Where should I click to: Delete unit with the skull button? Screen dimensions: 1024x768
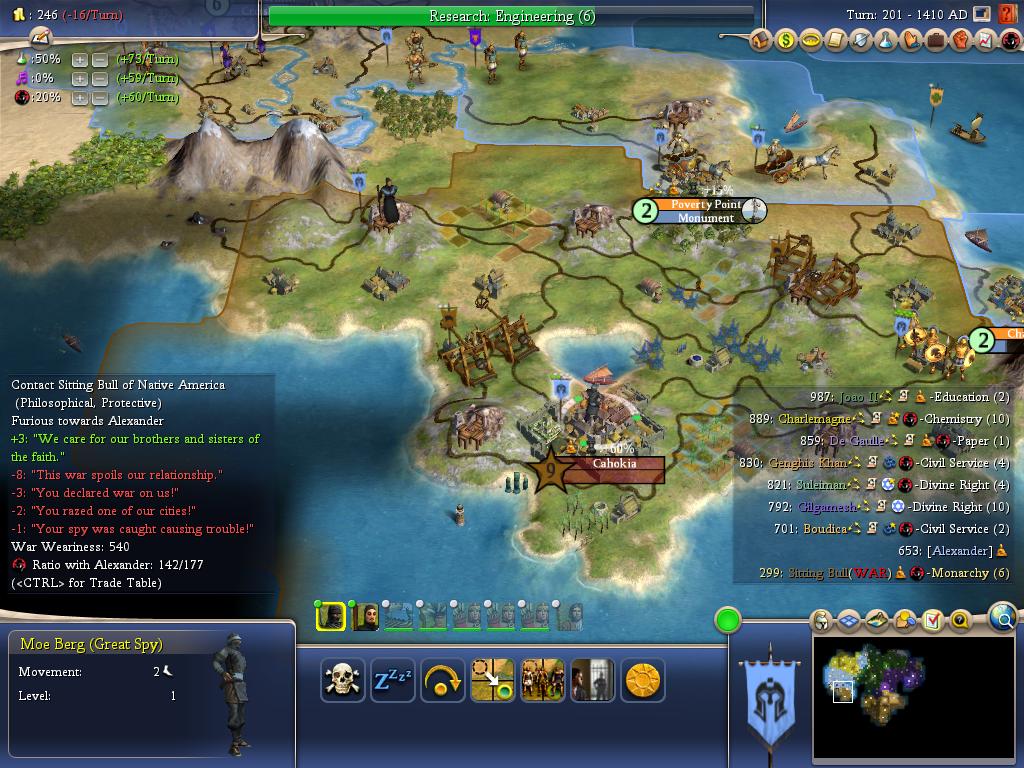coord(342,681)
